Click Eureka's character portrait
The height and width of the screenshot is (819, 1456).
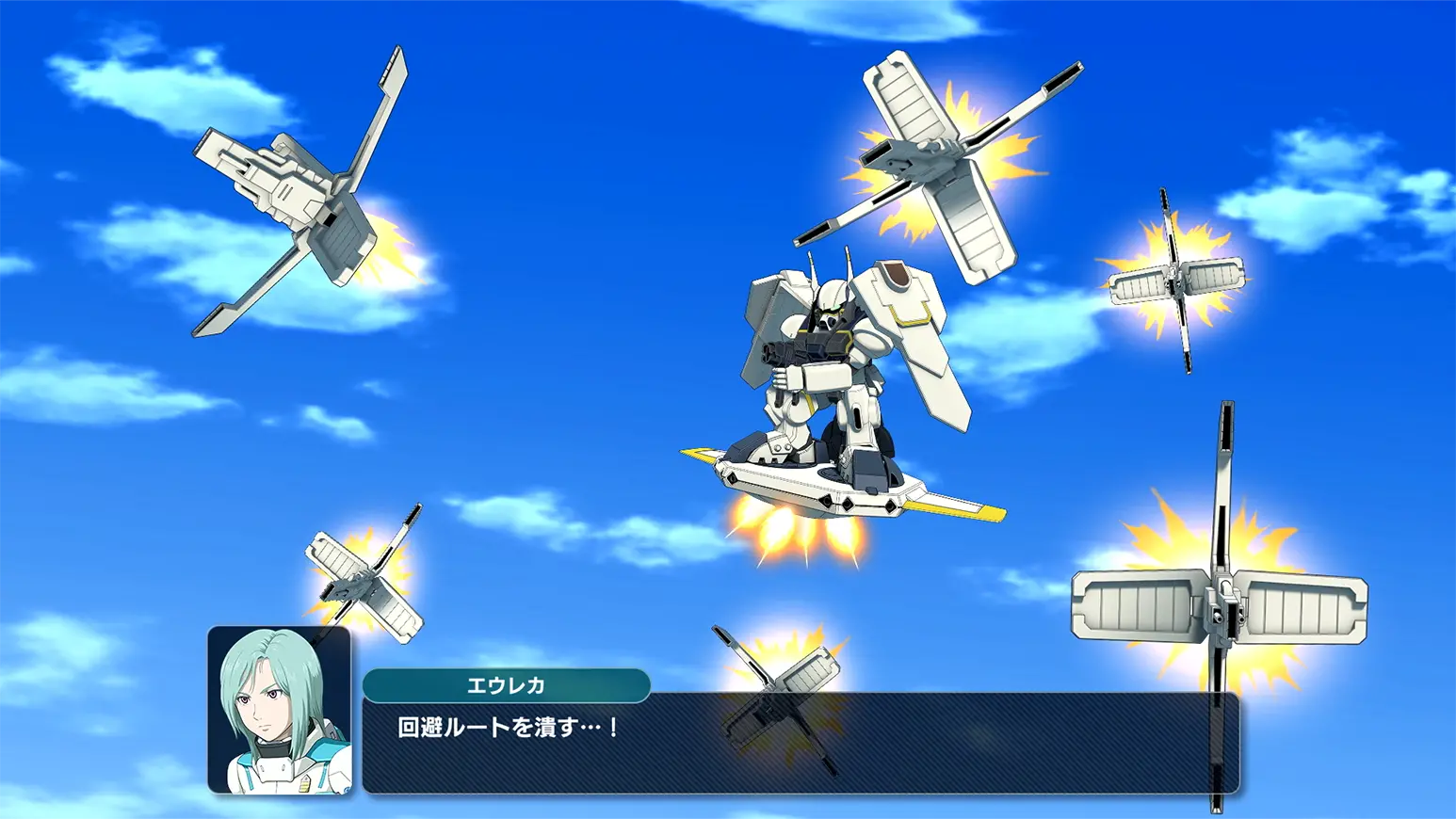pyautogui.click(x=280, y=710)
